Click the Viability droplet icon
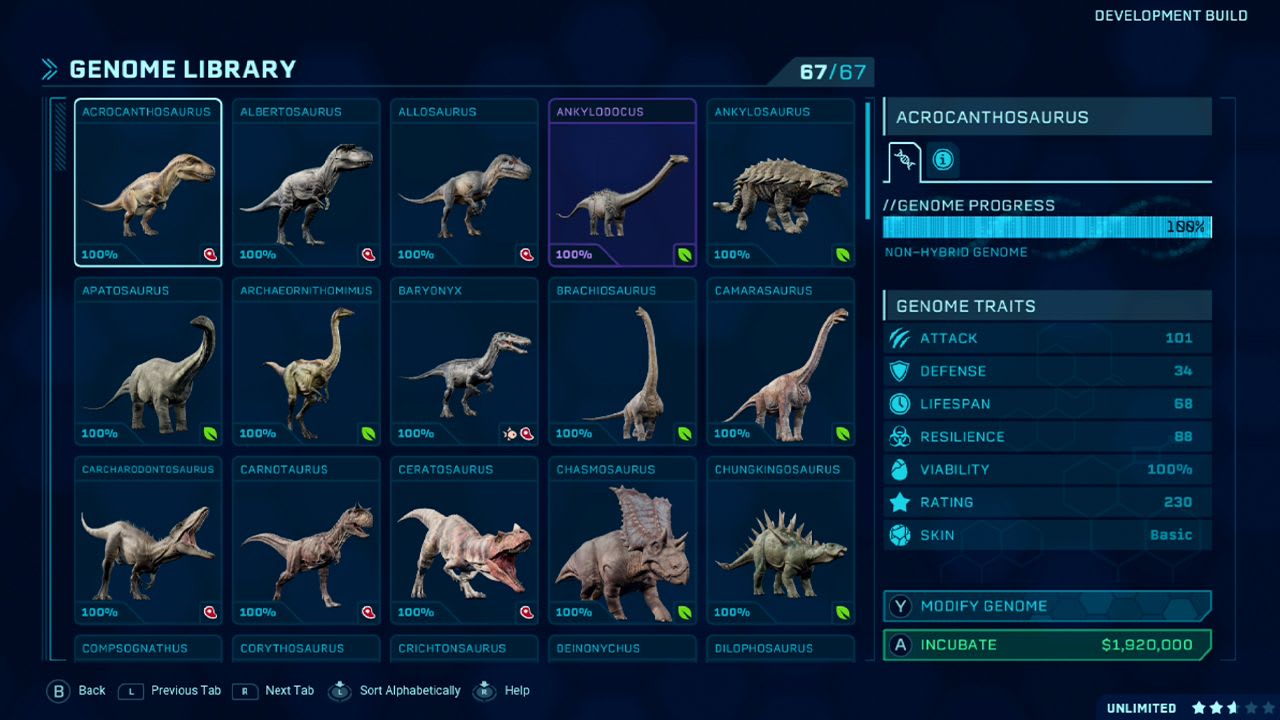This screenshot has width=1280, height=720. tap(900, 470)
